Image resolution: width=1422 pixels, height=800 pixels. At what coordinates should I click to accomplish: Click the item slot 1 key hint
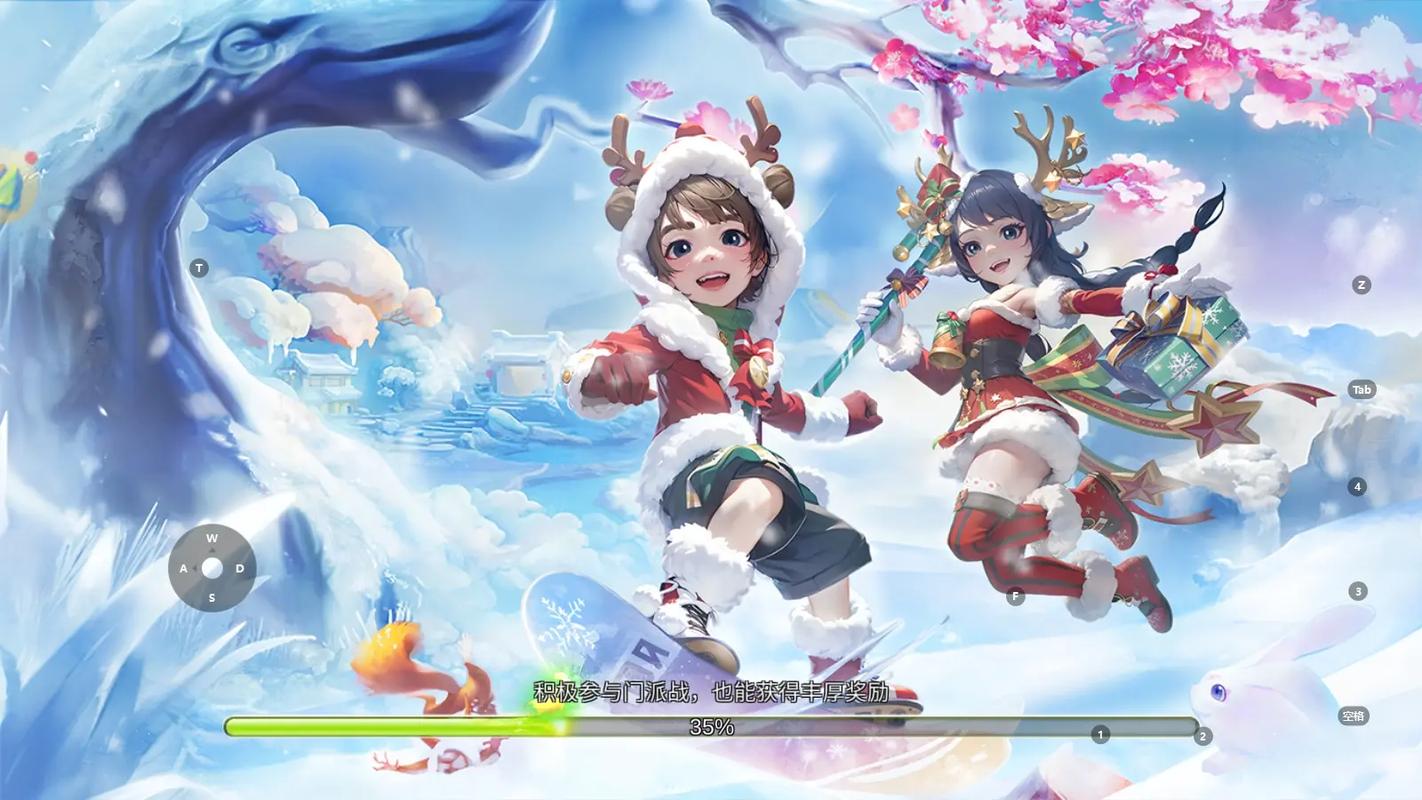tap(1100, 733)
